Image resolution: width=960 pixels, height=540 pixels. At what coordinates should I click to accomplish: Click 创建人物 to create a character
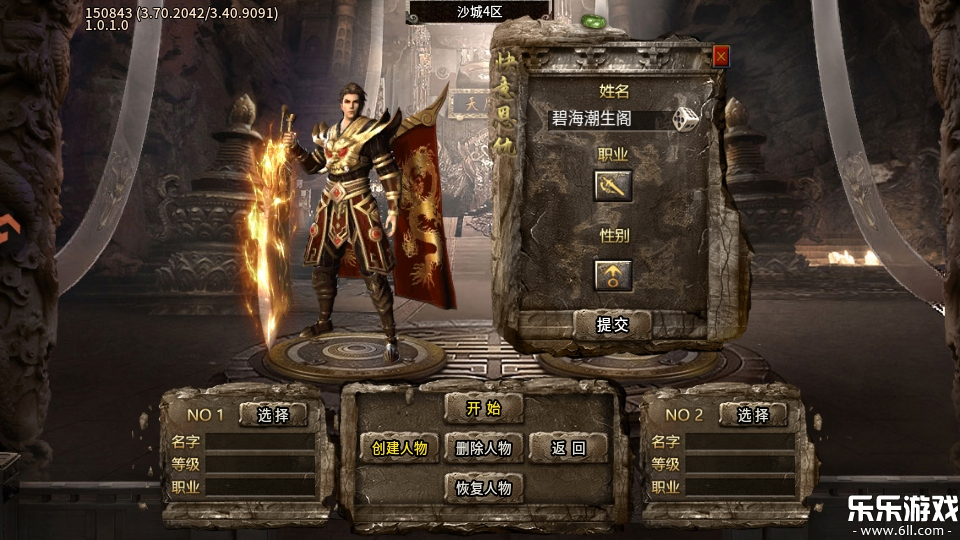pos(399,448)
